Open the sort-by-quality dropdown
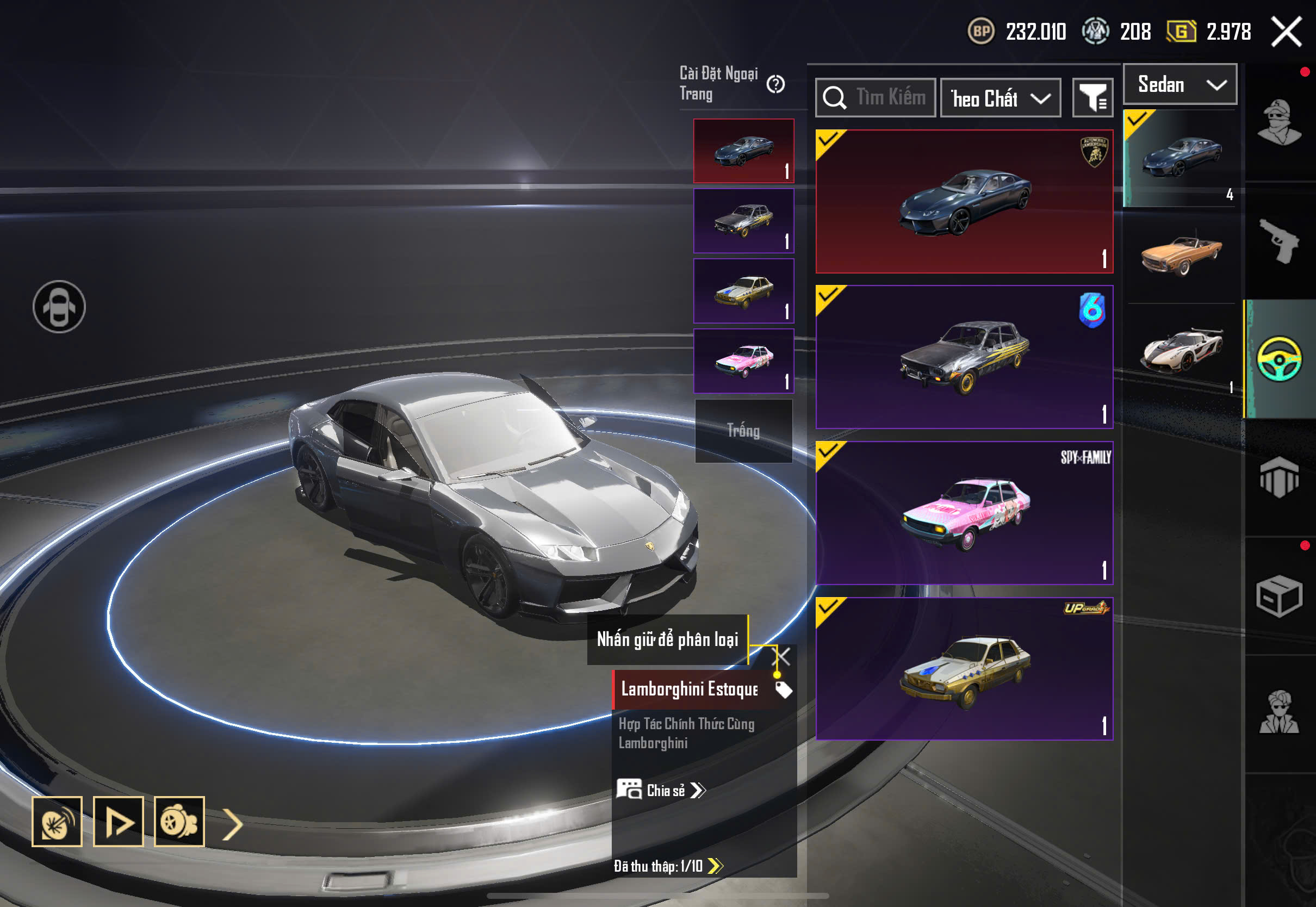1316x907 pixels. [x=1001, y=98]
